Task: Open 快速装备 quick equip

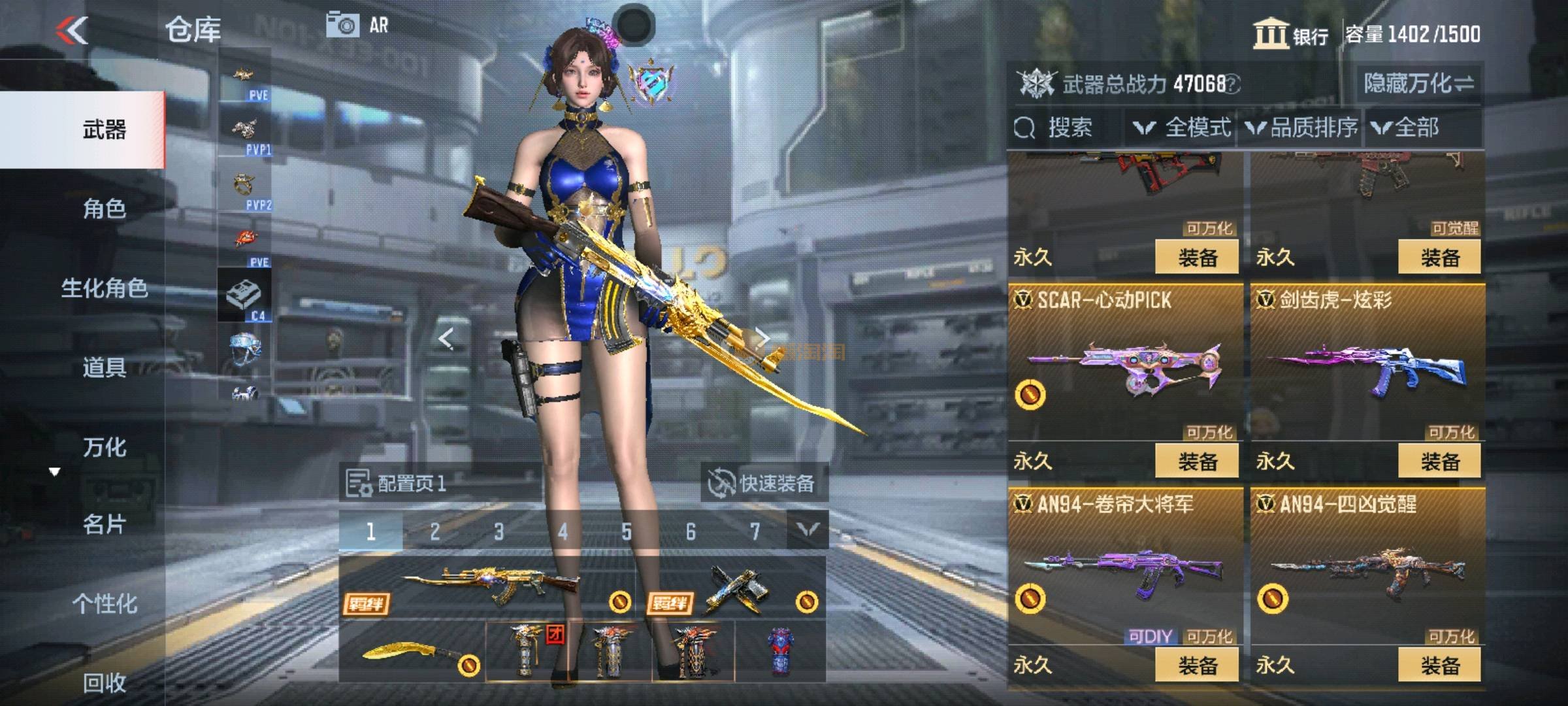Action: point(763,484)
